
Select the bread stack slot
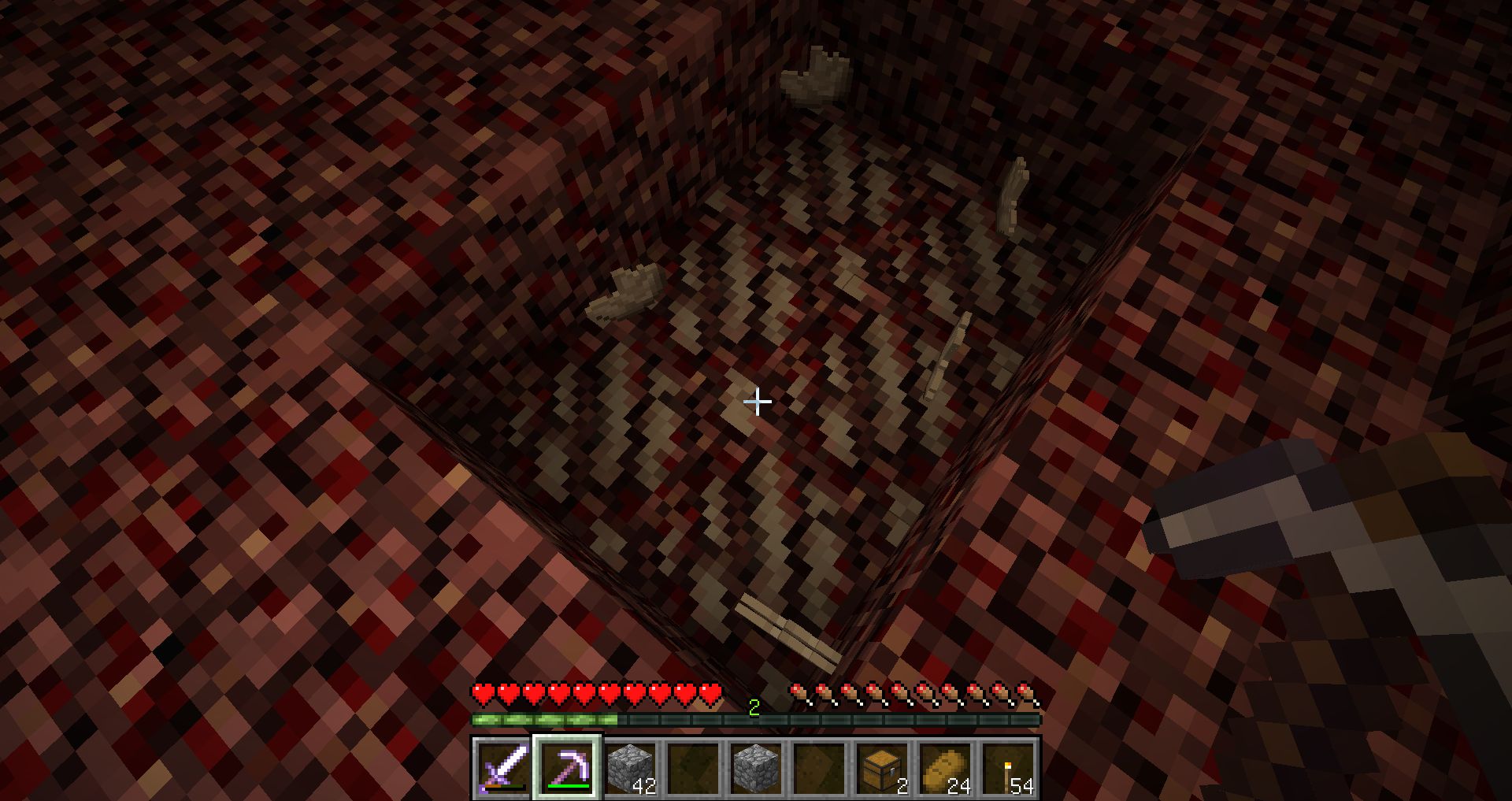[945, 768]
